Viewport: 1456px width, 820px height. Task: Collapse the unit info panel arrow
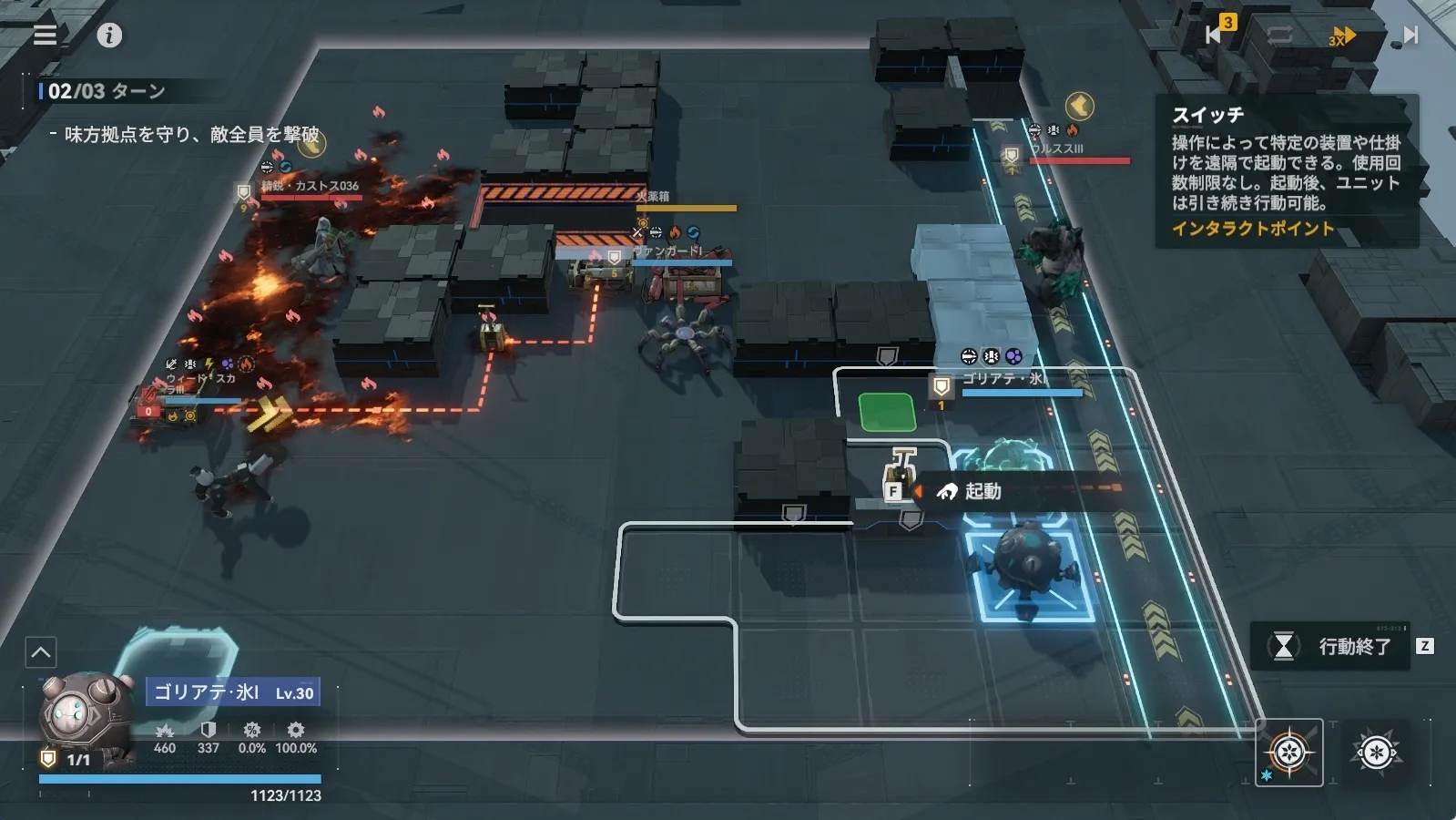41,652
